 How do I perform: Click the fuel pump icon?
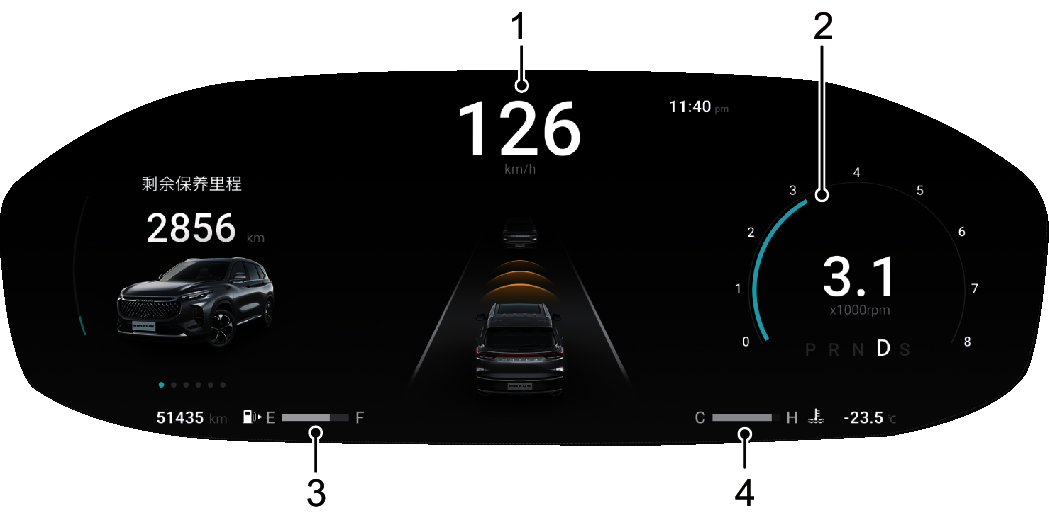[x=249, y=417]
